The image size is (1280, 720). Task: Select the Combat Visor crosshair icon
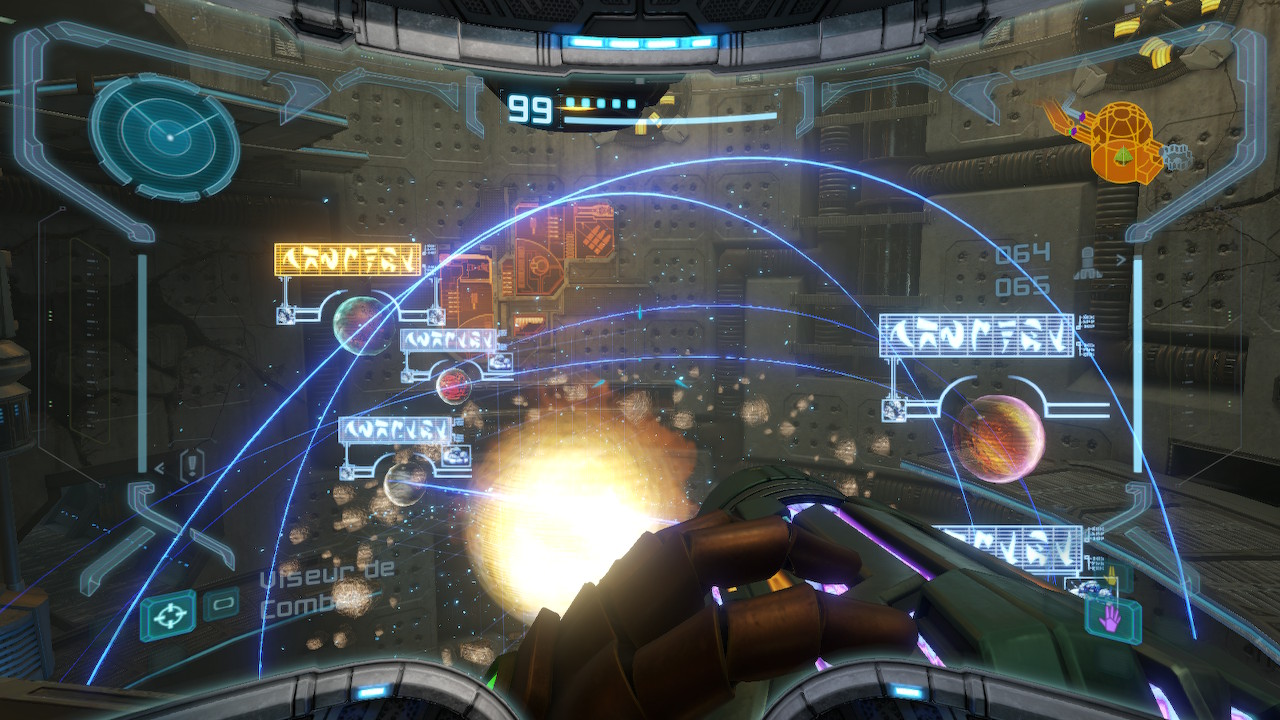[168, 615]
